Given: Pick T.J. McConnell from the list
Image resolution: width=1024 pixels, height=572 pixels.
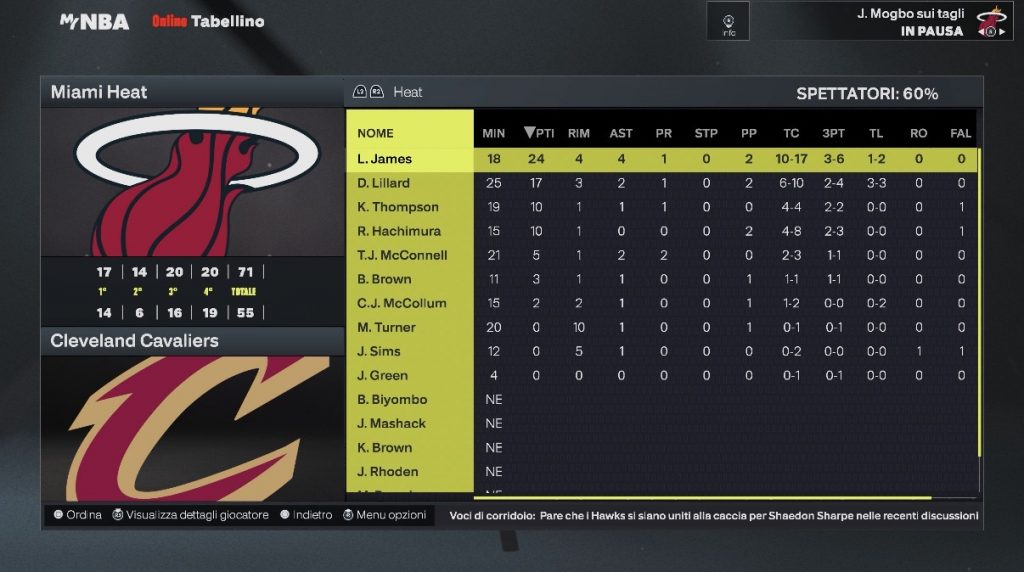Looking at the screenshot, I should coord(402,255).
